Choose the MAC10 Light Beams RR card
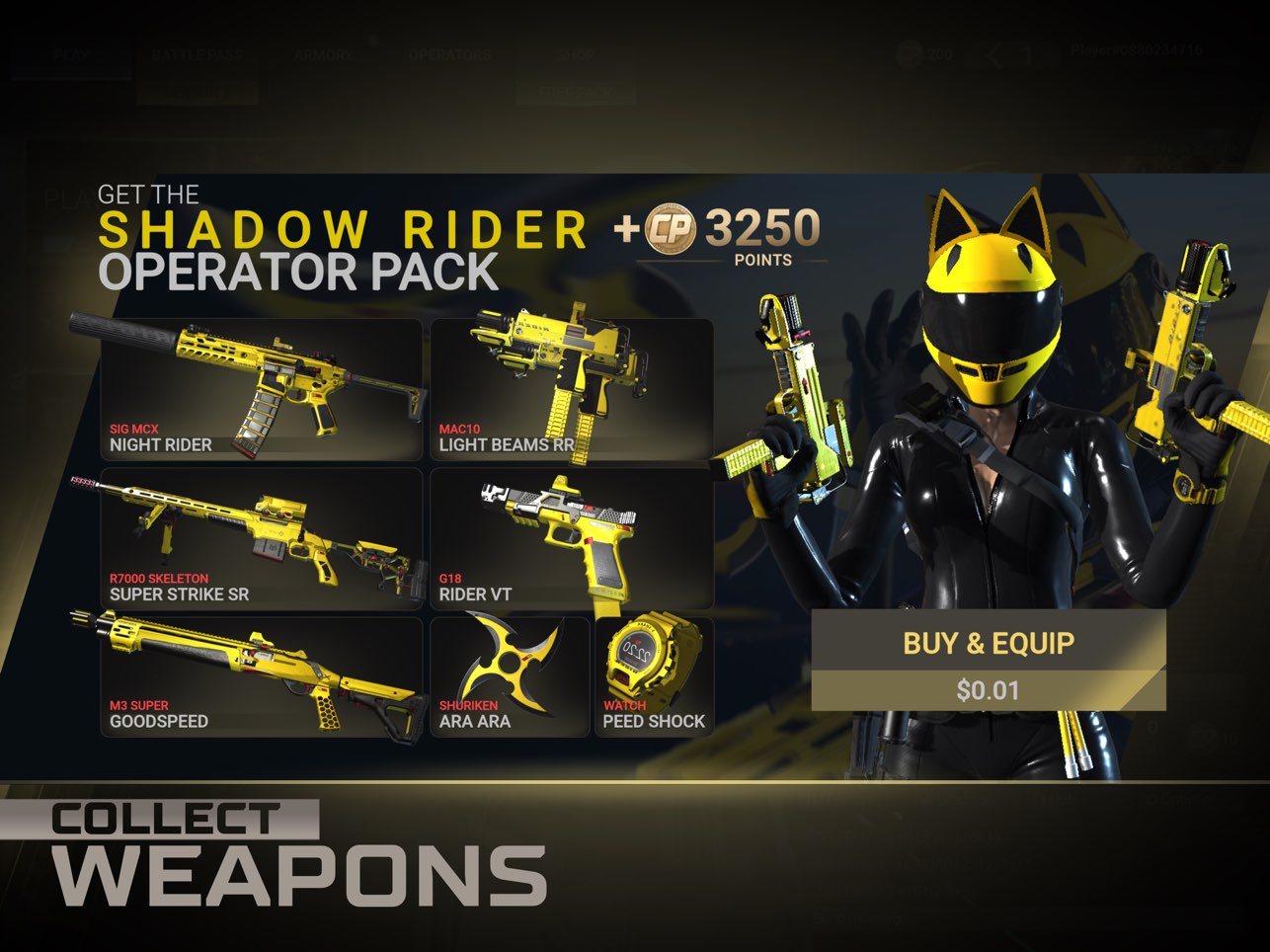The height and width of the screenshot is (952, 1270). (x=572, y=389)
